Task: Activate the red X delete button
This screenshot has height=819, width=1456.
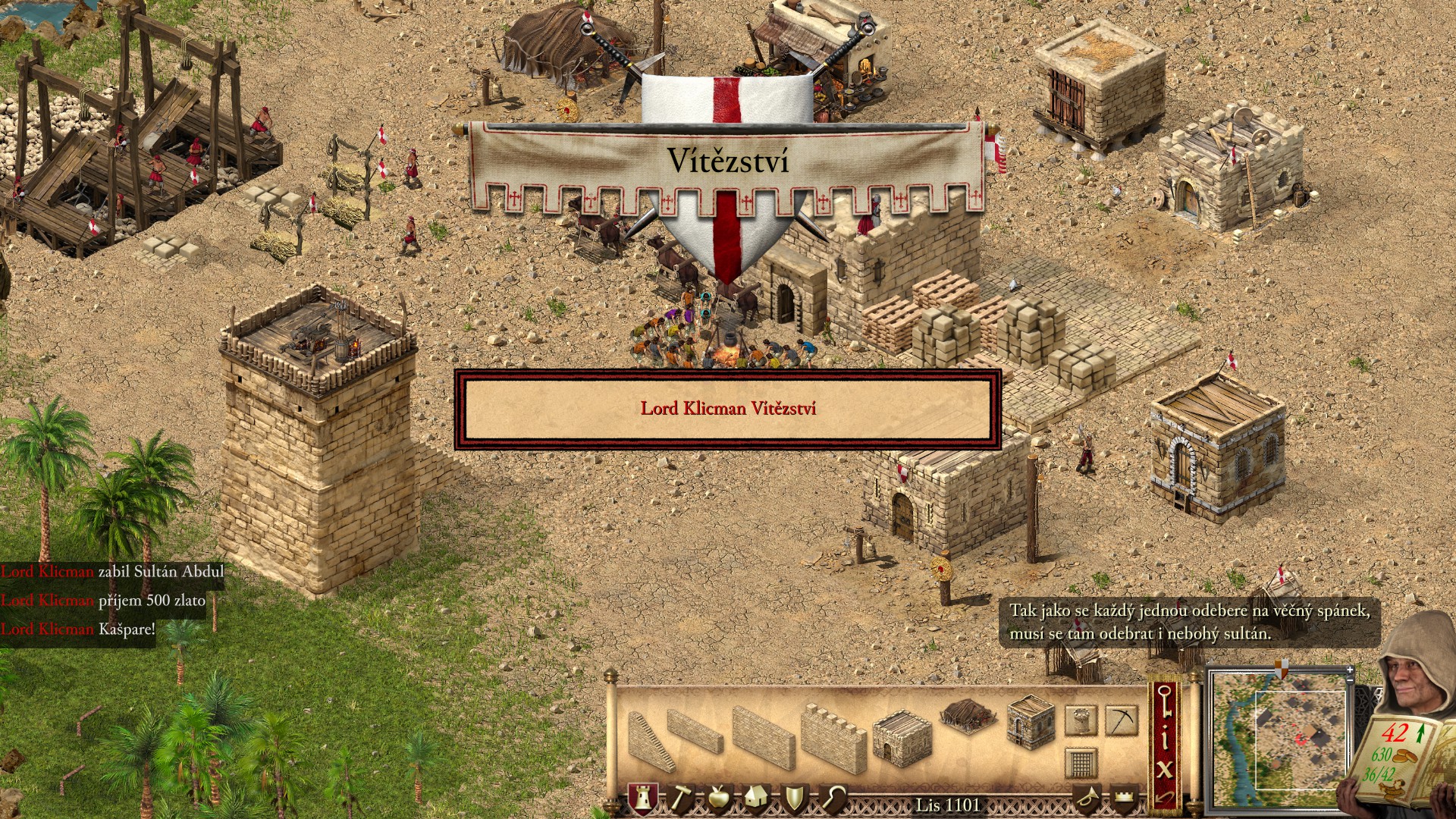Action: [1165, 768]
